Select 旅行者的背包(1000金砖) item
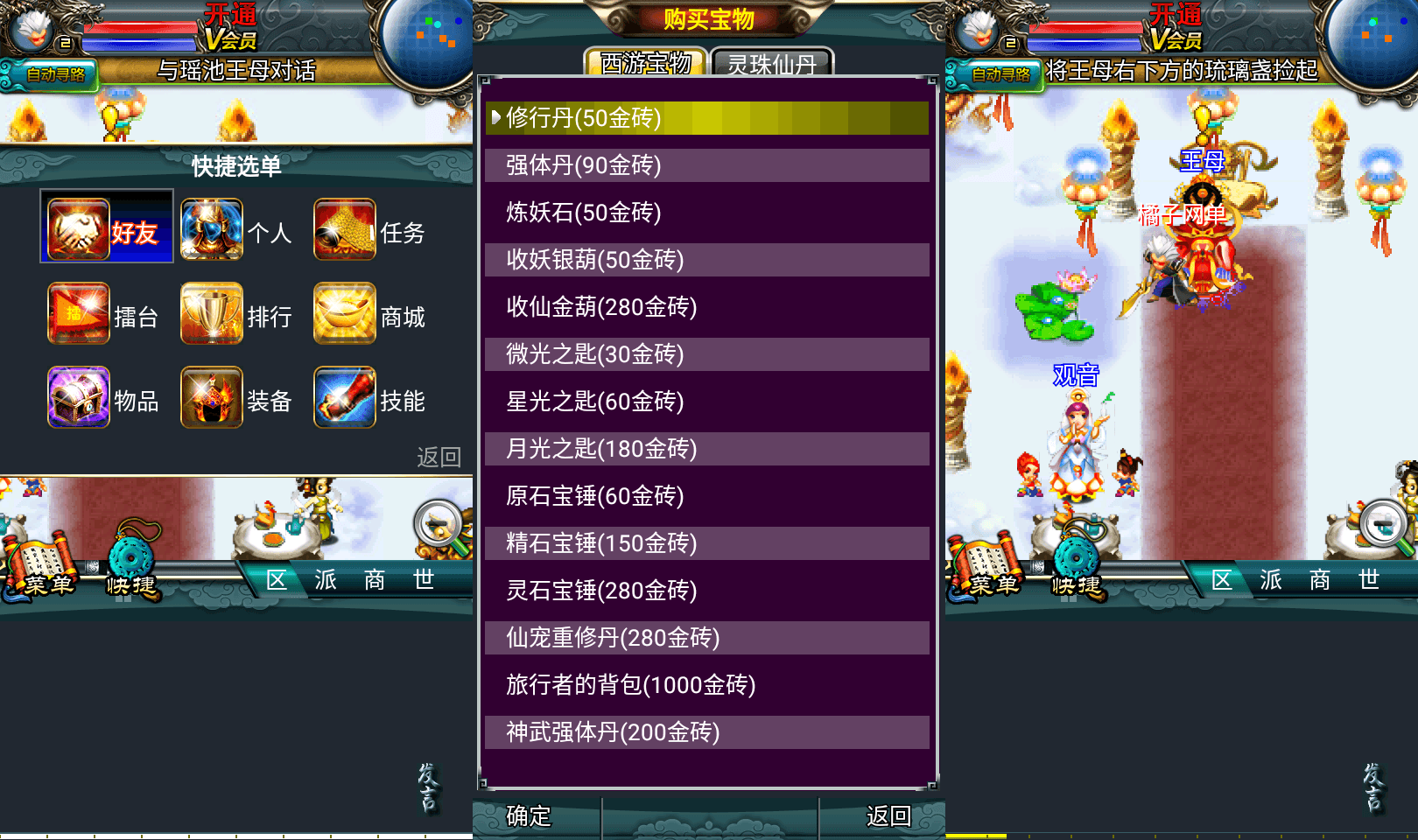Screen dimensions: 1418x840 pos(705,685)
